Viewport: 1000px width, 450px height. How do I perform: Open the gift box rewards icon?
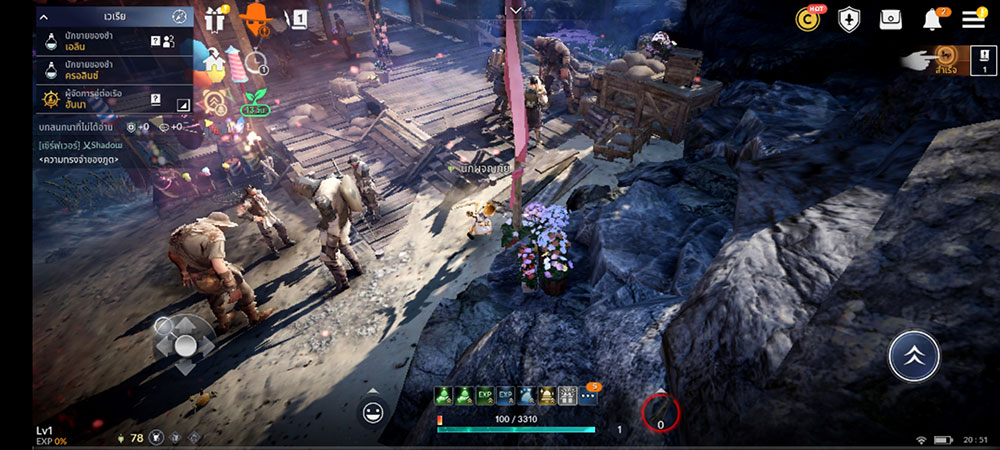click(215, 18)
